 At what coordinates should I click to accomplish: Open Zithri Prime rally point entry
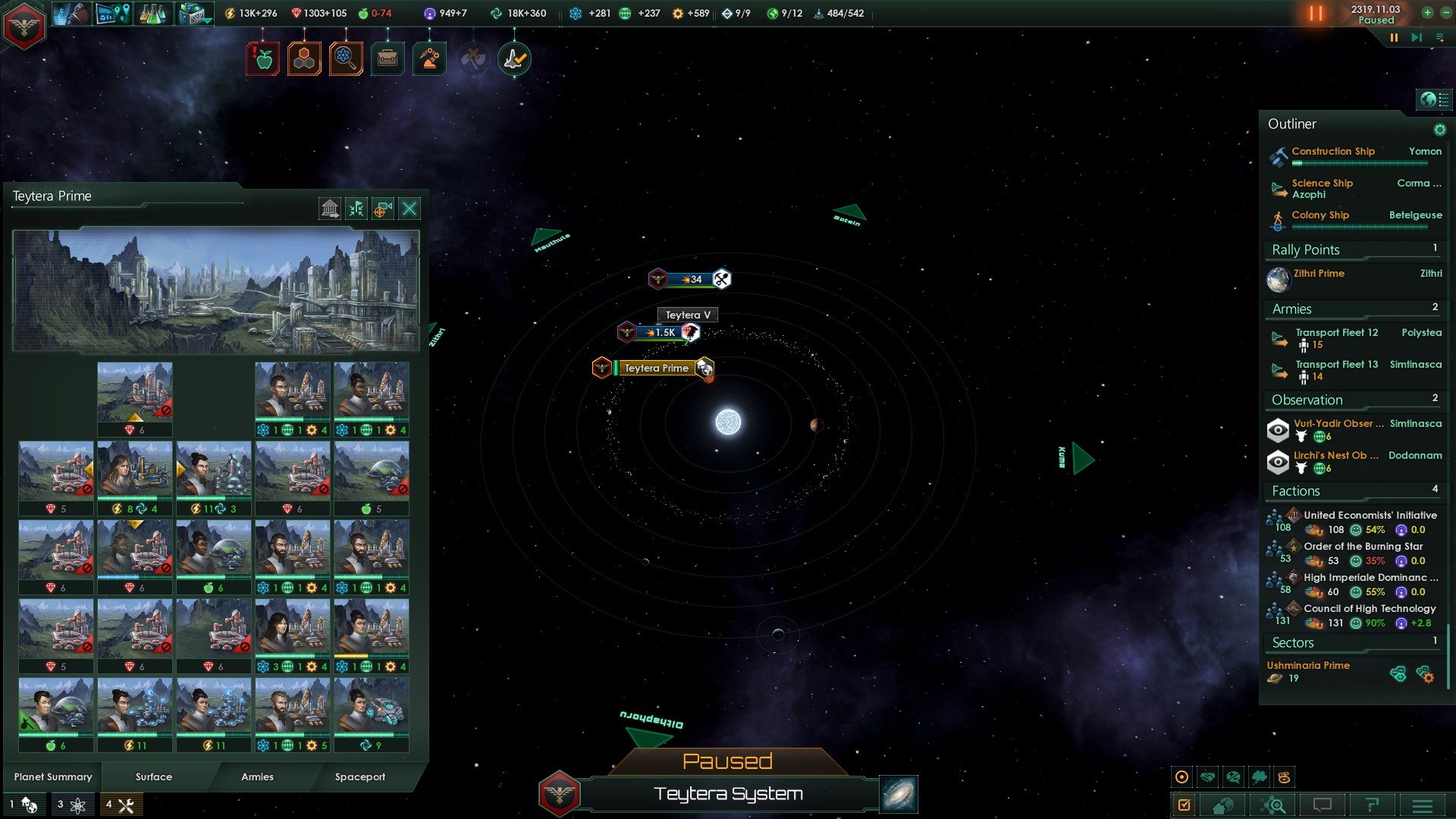pyautogui.click(x=1319, y=274)
